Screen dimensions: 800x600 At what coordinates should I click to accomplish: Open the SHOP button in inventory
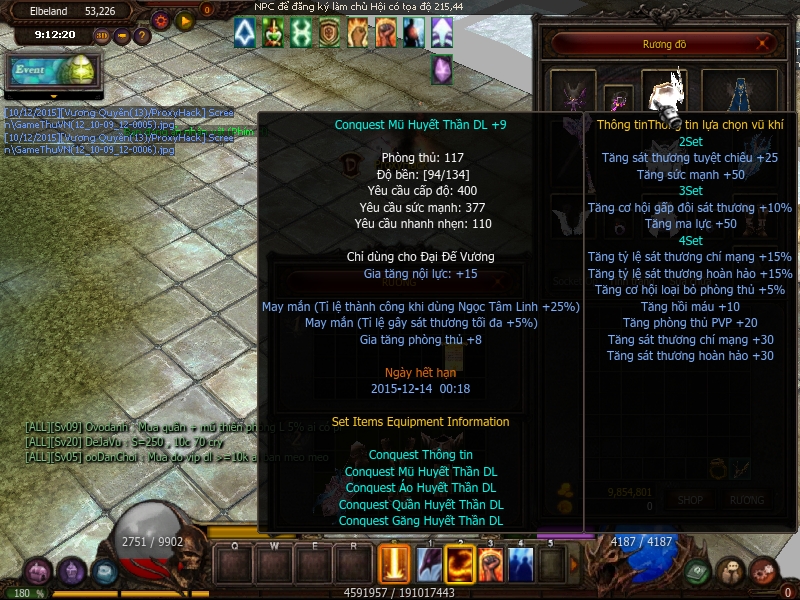(690, 499)
